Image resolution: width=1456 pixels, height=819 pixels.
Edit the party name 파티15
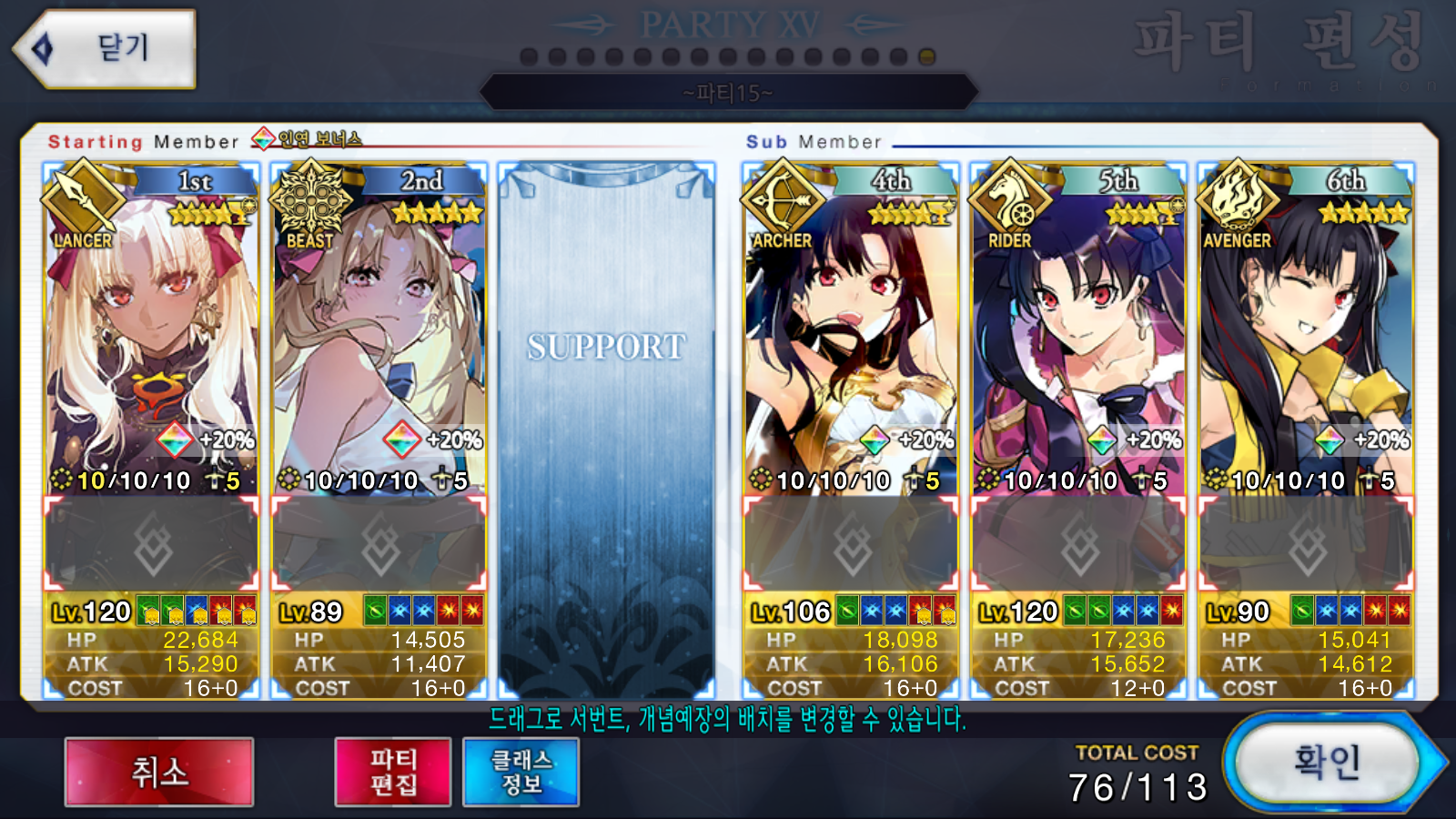pyautogui.click(x=728, y=93)
